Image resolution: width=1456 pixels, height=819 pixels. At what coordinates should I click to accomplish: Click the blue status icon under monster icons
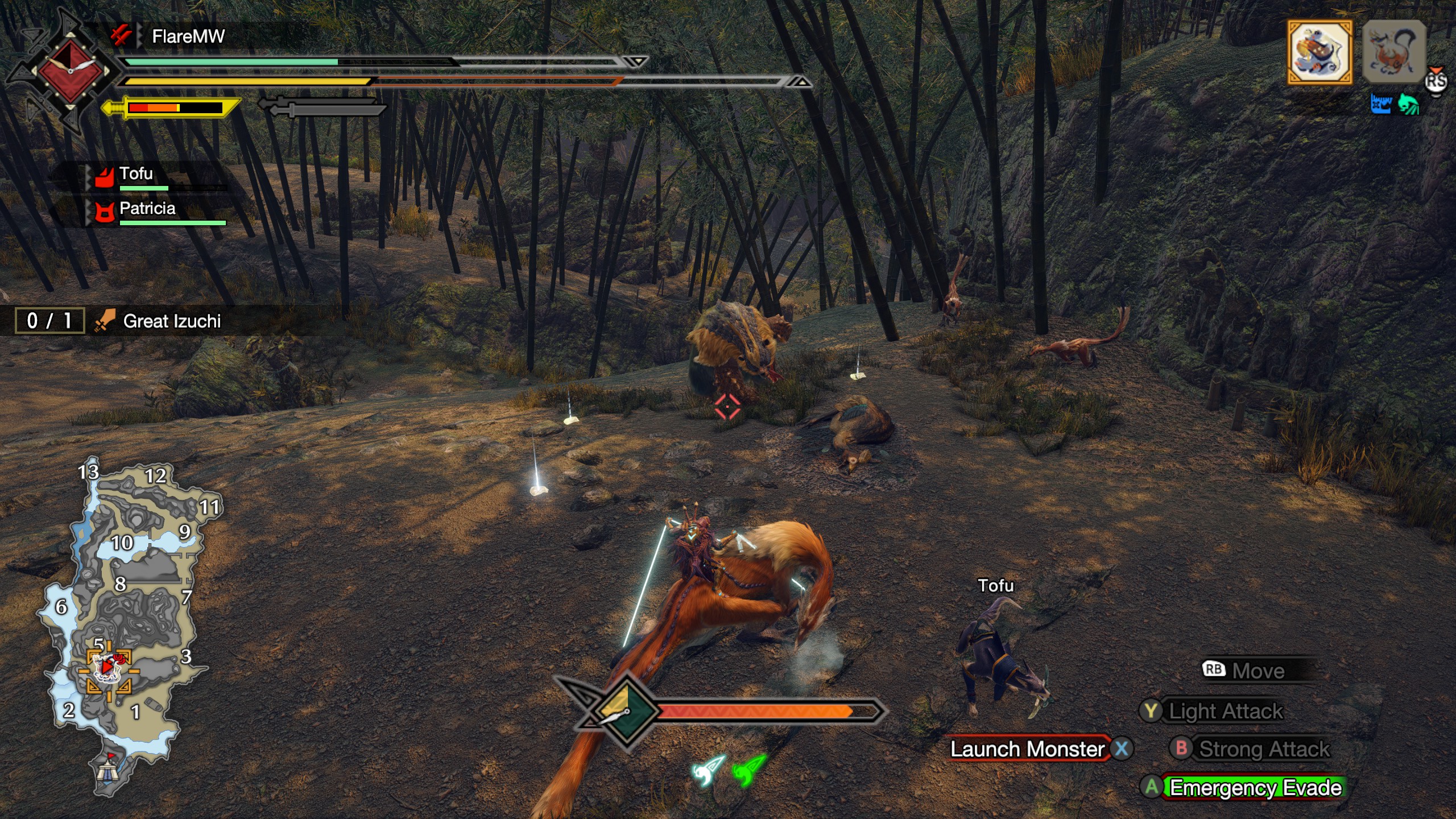[x=1380, y=105]
